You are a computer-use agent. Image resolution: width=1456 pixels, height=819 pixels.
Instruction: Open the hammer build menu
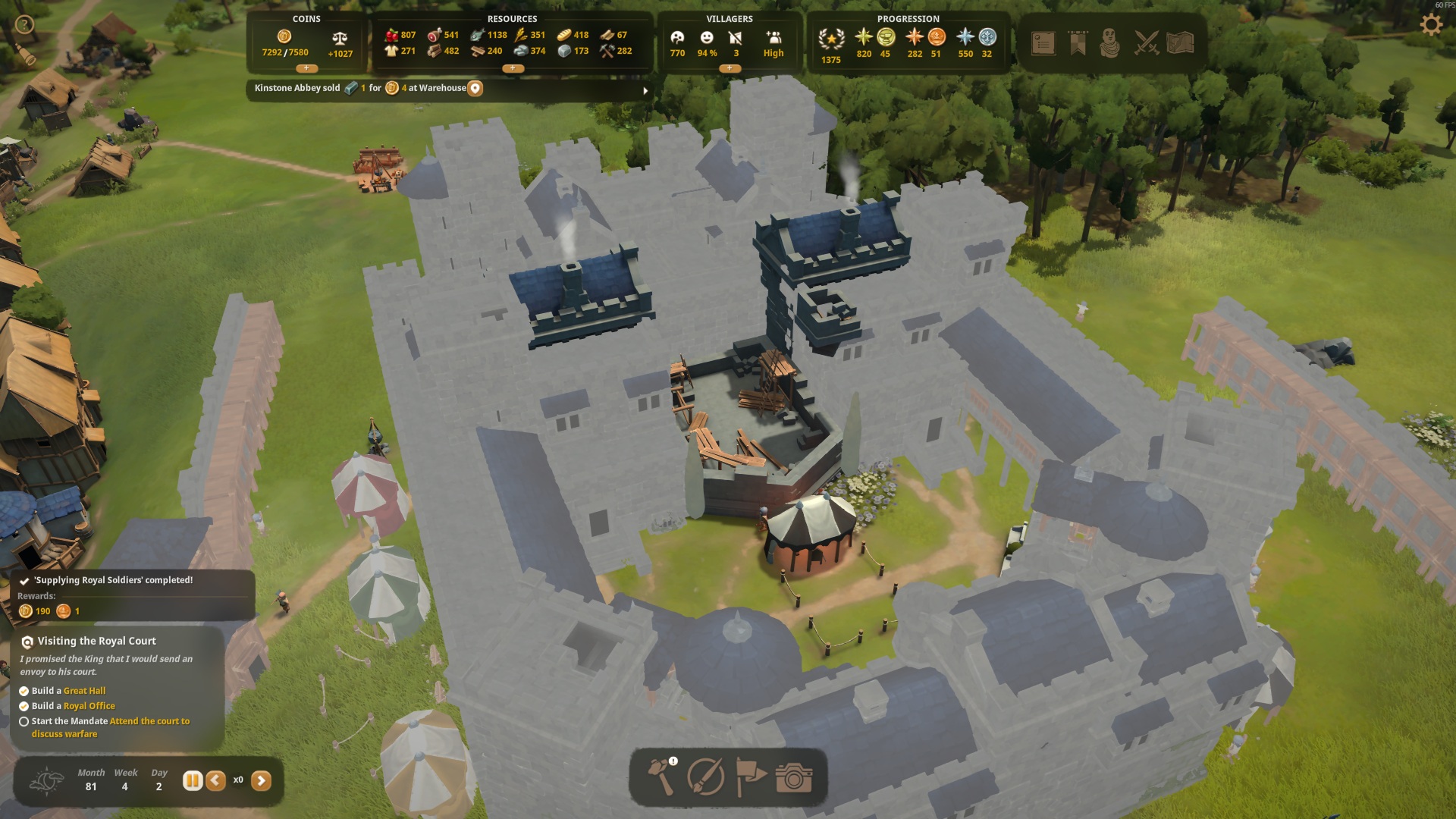click(x=661, y=777)
